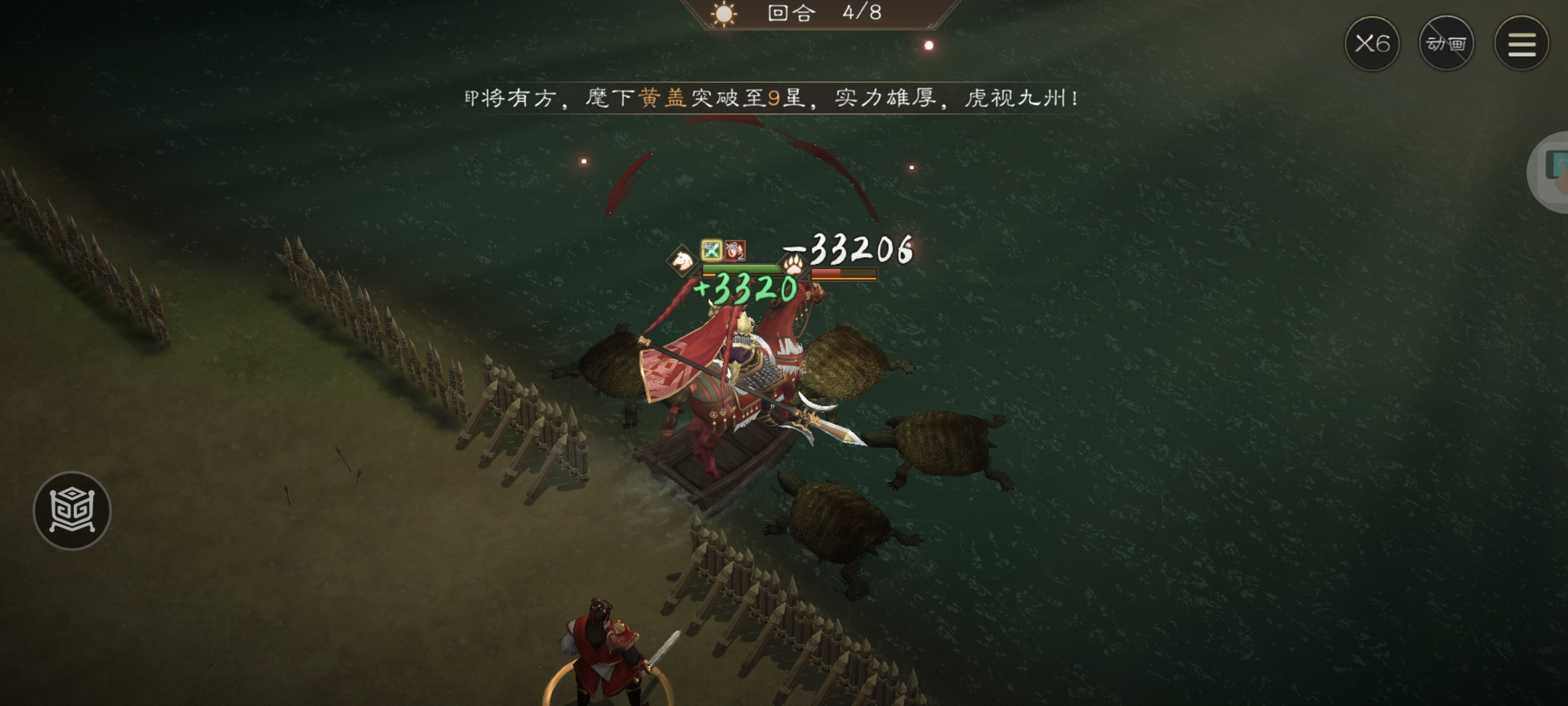Enable the crossed-out 动画 animation setting

click(1447, 43)
